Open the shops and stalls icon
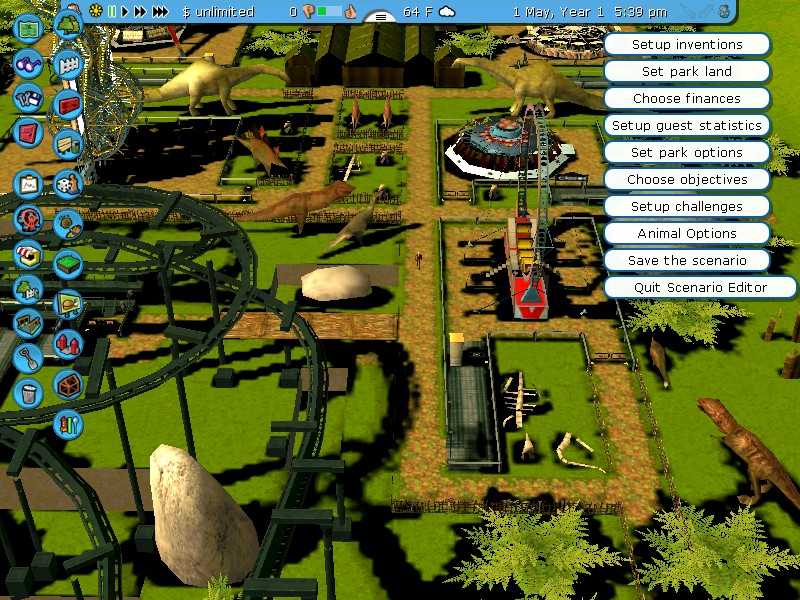 28,254
